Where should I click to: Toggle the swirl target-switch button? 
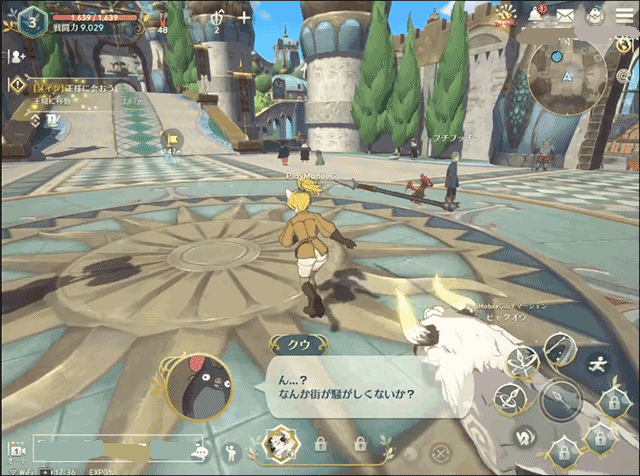[x=522, y=437]
